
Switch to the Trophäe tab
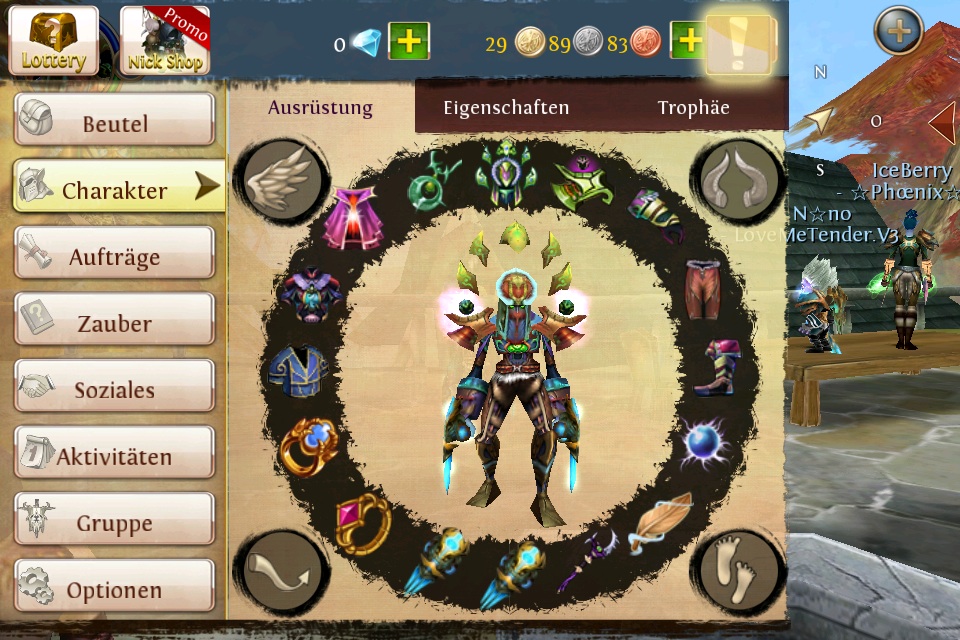693,108
